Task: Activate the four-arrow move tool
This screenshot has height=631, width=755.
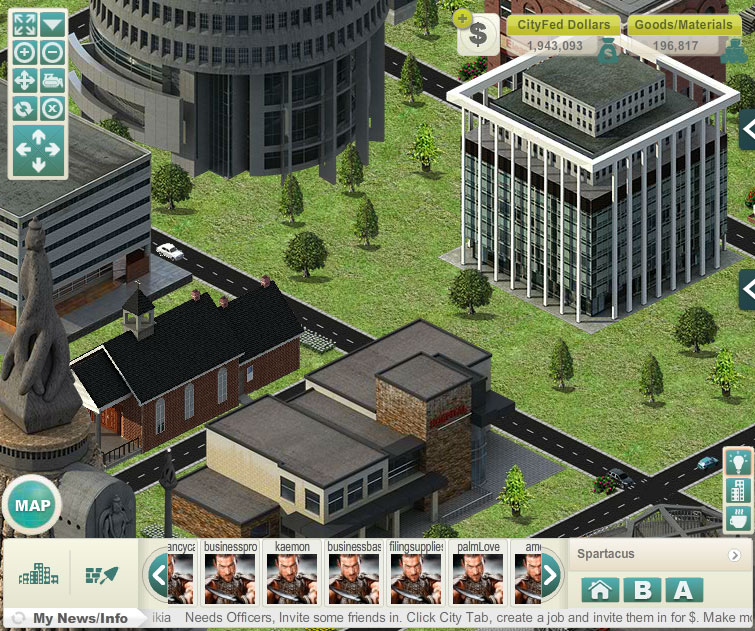Action: pos(24,80)
